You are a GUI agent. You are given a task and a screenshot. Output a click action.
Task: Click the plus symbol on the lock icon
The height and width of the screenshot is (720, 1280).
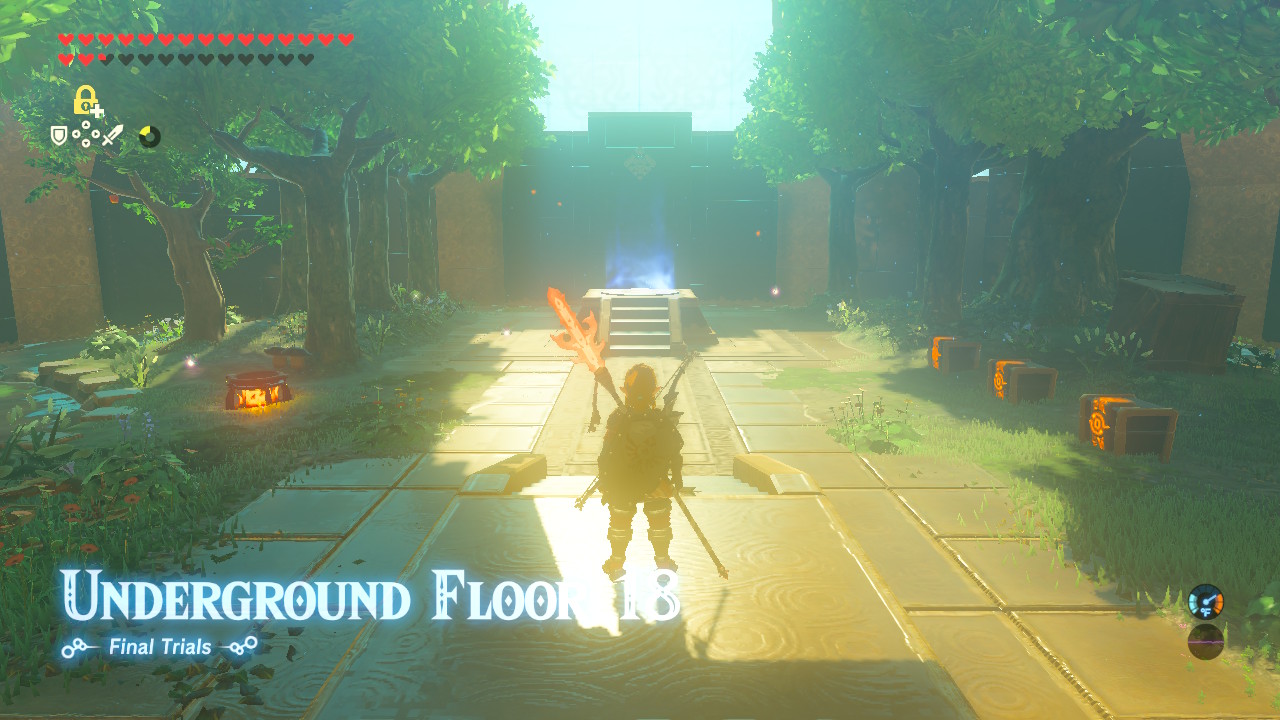pyautogui.click(x=96, y=111)
